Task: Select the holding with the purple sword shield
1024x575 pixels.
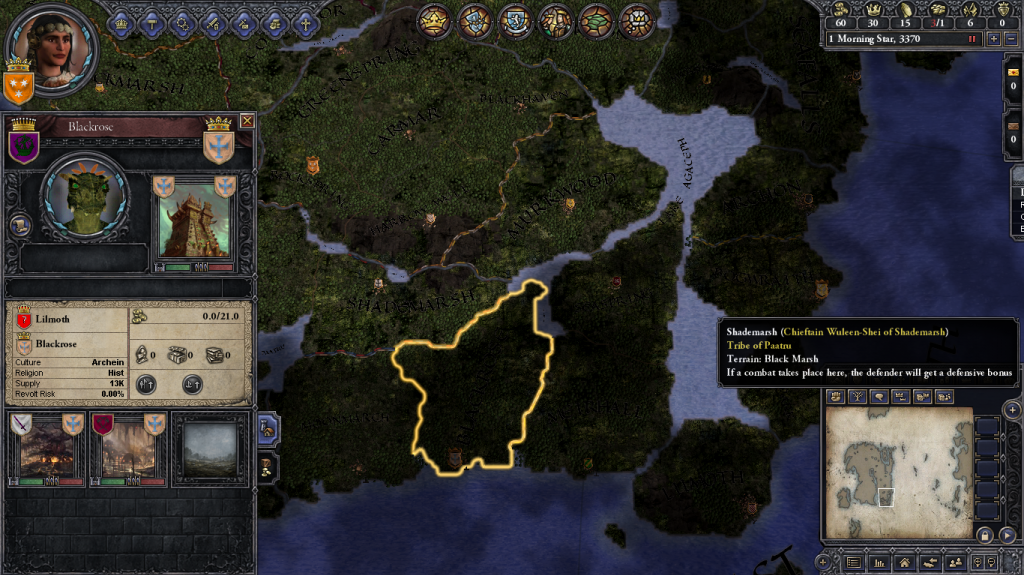Action: (x=47, y=449)
